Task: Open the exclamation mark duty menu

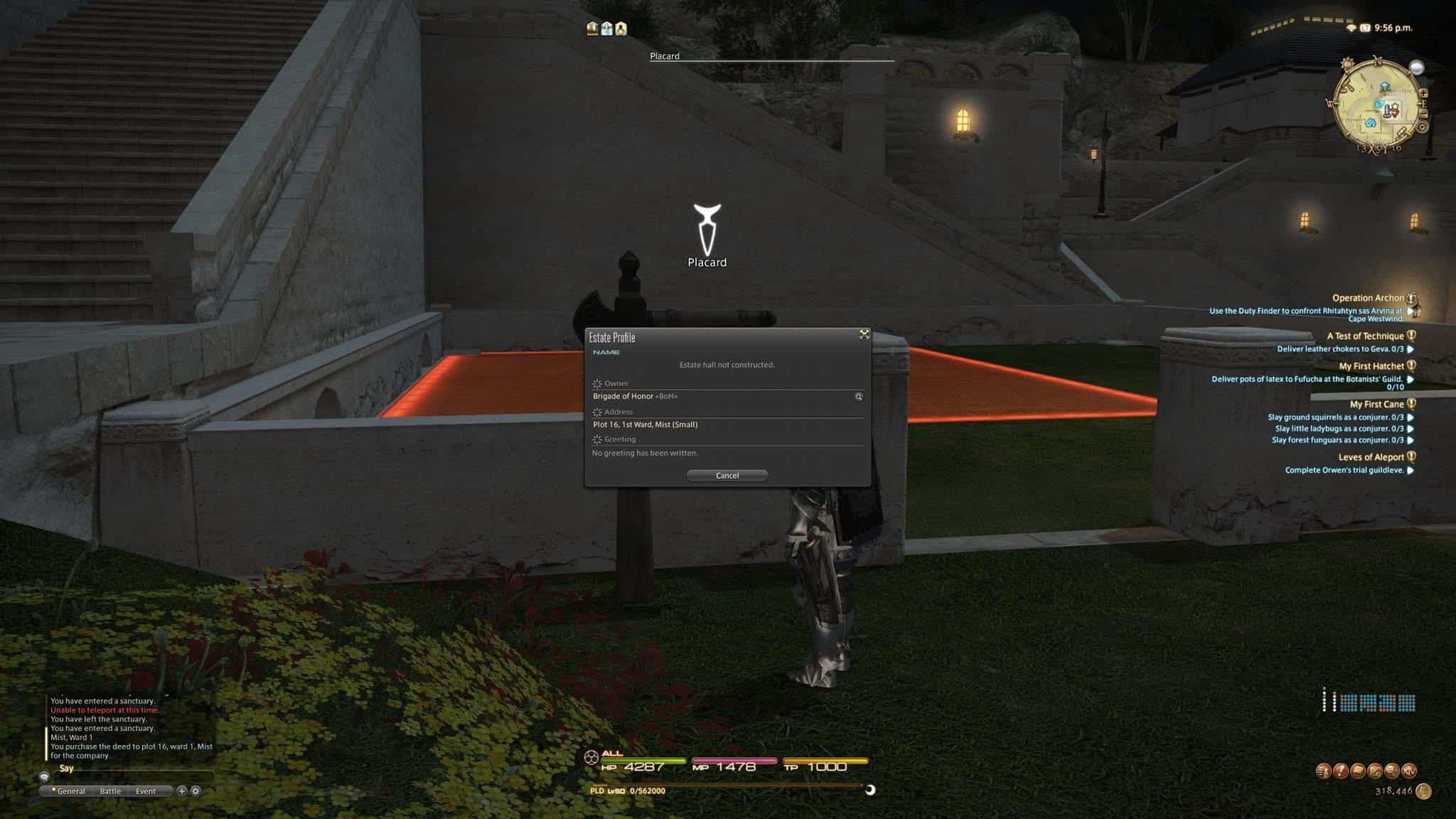Action: [x=1340, y=771]
